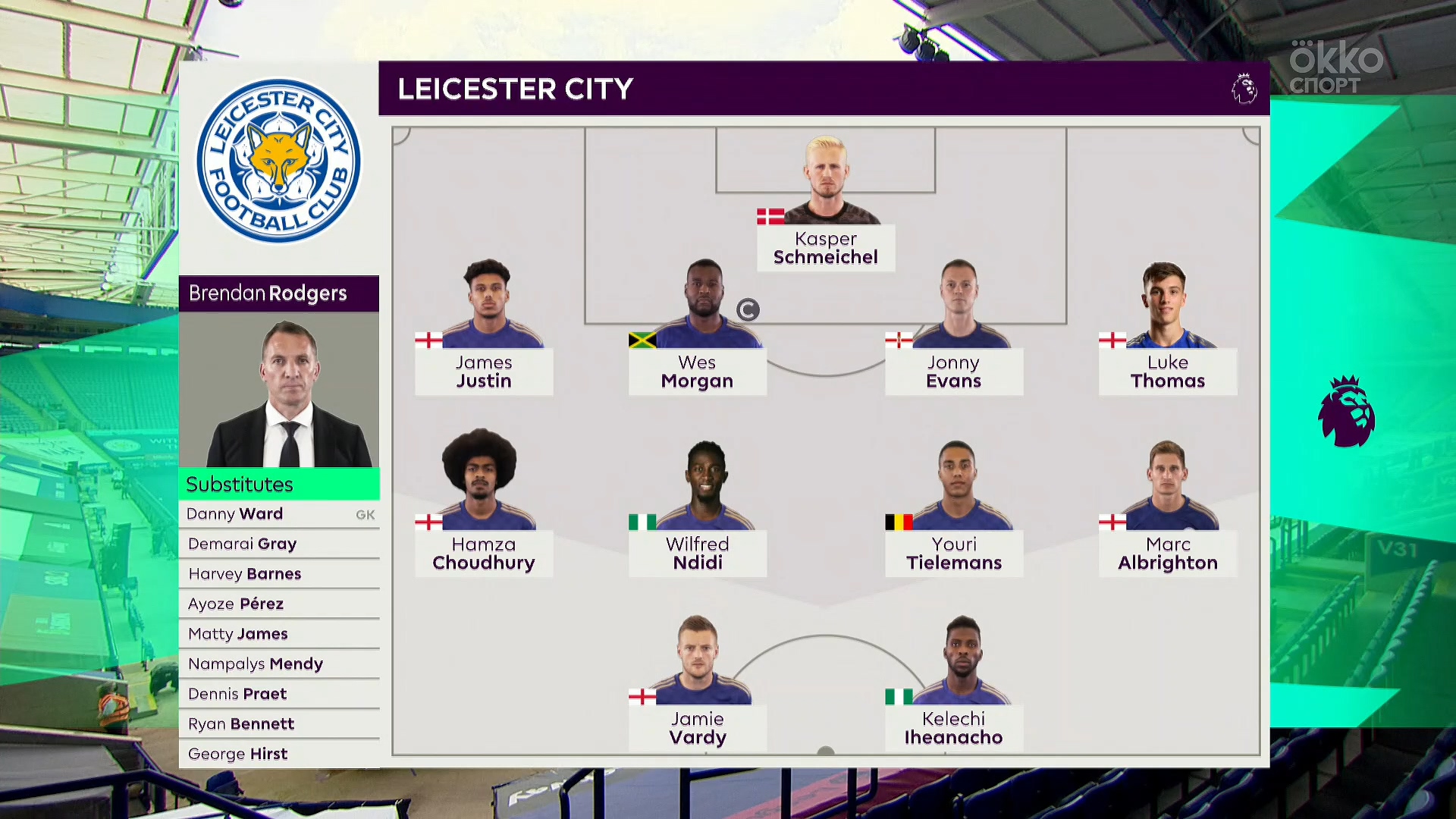Select substitute goalkeeper Danny Ward
Screen dimensions: 1456x819
(x=279, y=514)
